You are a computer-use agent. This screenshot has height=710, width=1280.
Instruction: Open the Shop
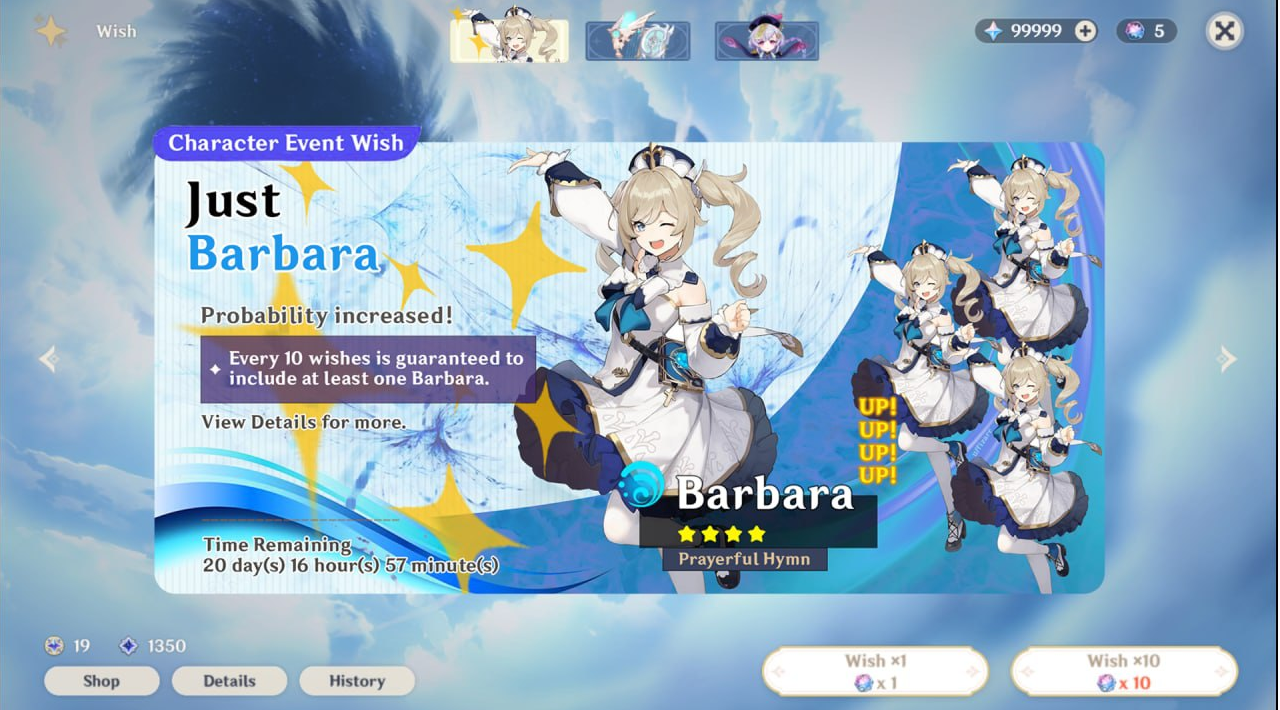point(101,681)
